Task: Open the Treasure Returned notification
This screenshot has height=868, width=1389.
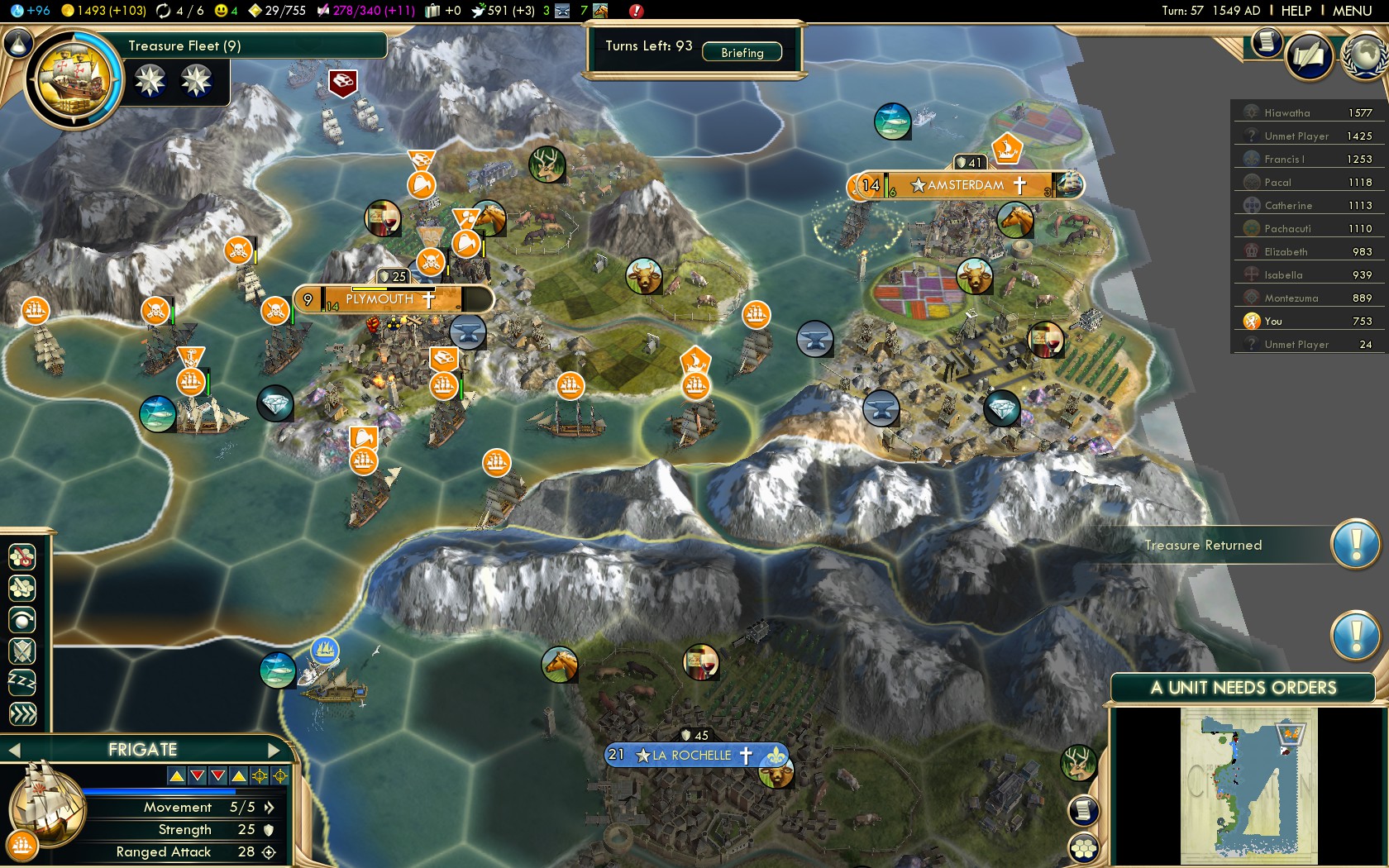Action: point(1355,545)
